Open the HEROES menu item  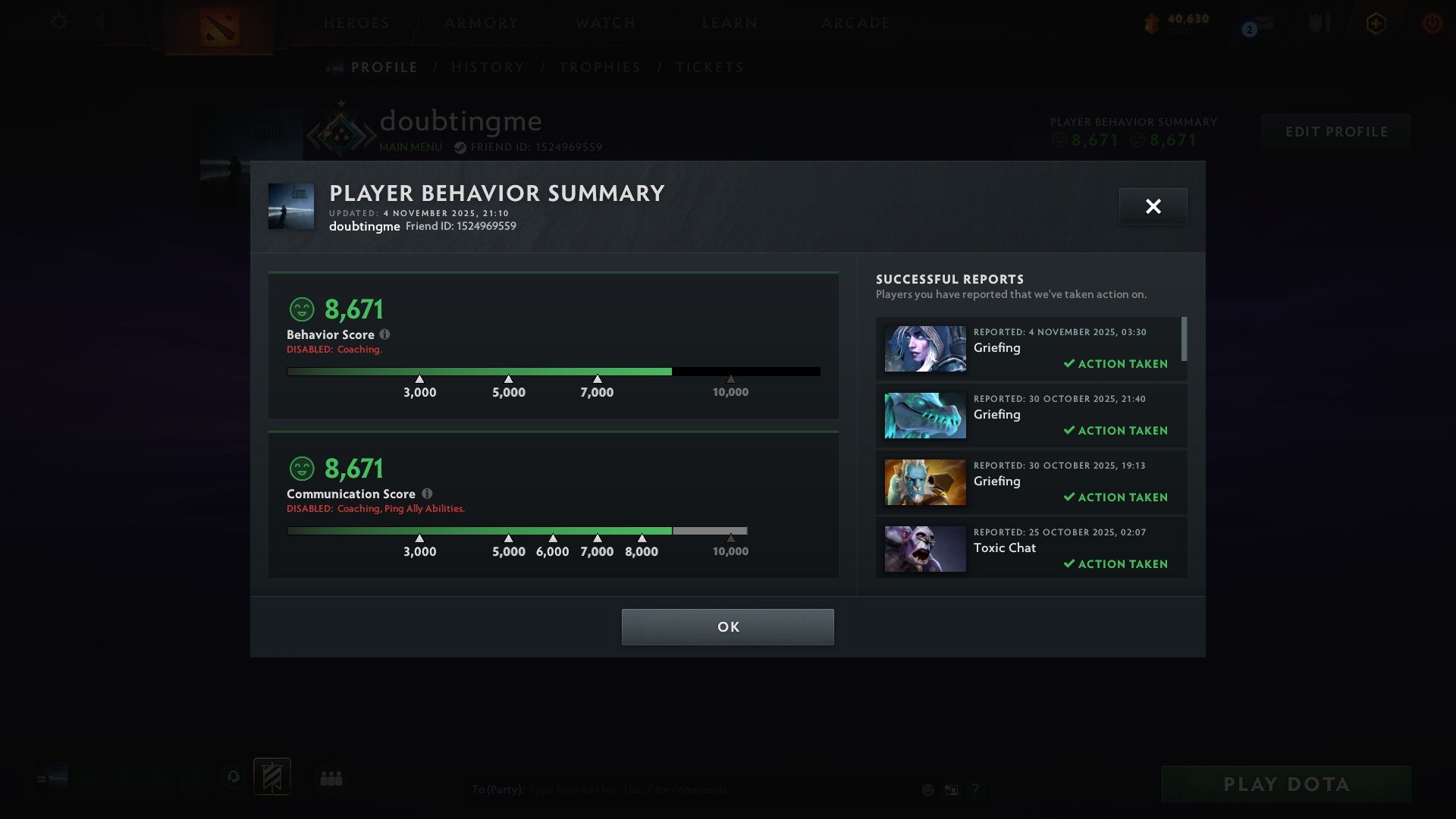pyautogui.click(x=356, y=22)
